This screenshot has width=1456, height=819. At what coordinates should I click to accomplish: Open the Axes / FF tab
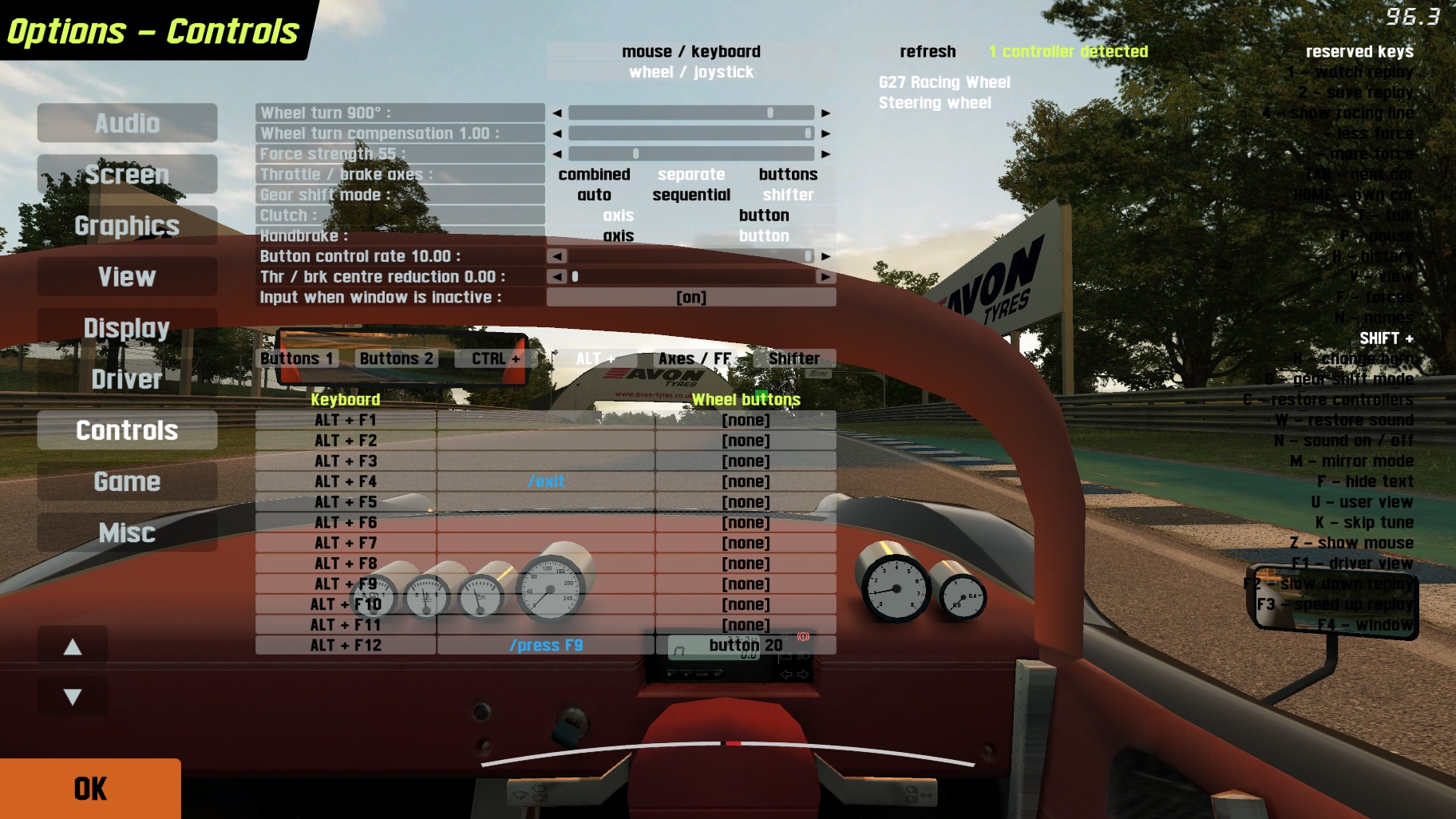[694, 358]
